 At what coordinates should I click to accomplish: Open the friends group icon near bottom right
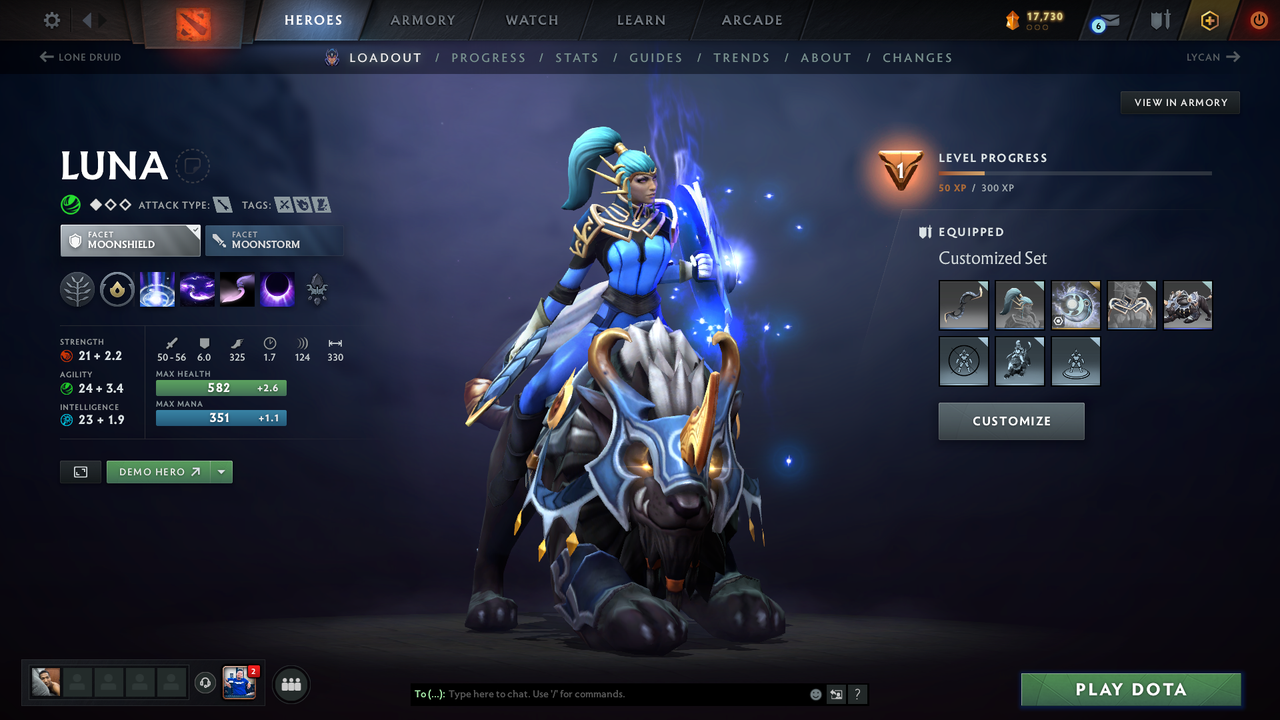[289, 684]
